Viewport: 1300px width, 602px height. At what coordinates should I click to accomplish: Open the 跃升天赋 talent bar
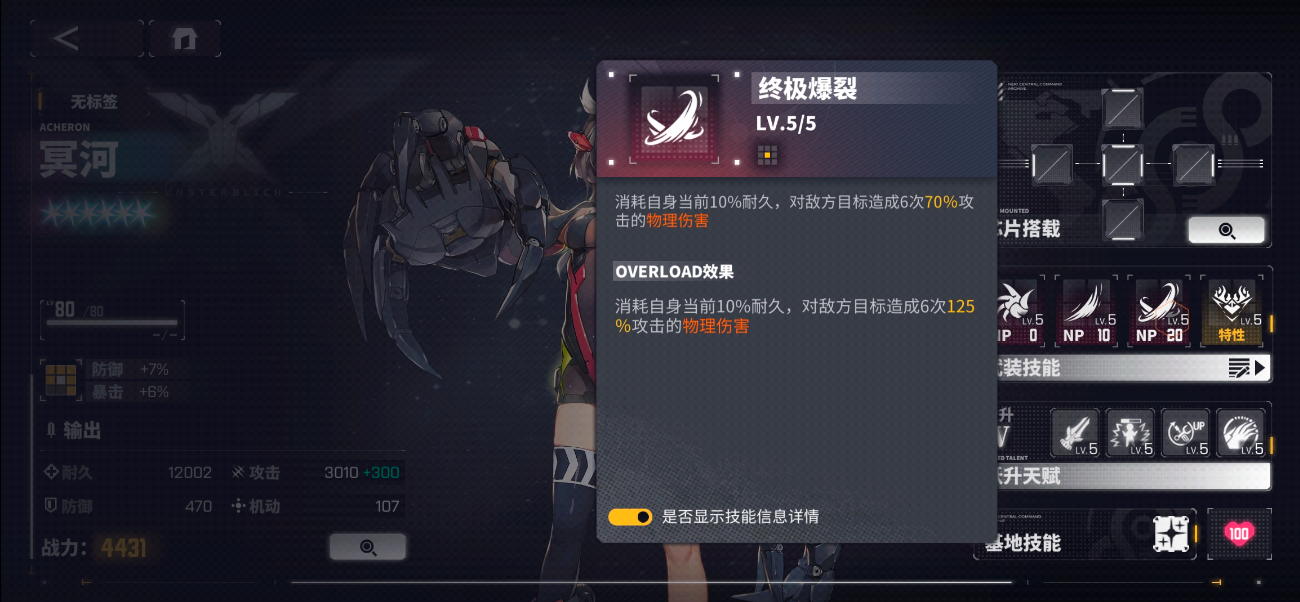[x=1130, y=477]
